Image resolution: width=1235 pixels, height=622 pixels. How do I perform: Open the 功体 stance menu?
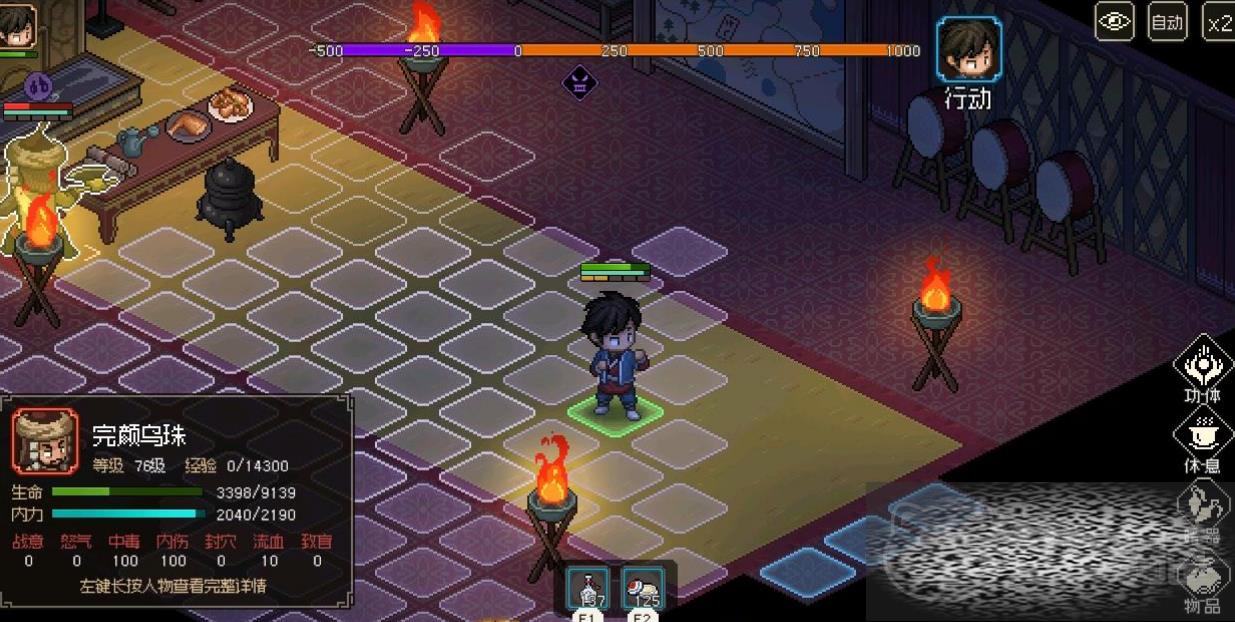tap(1201, 365)
